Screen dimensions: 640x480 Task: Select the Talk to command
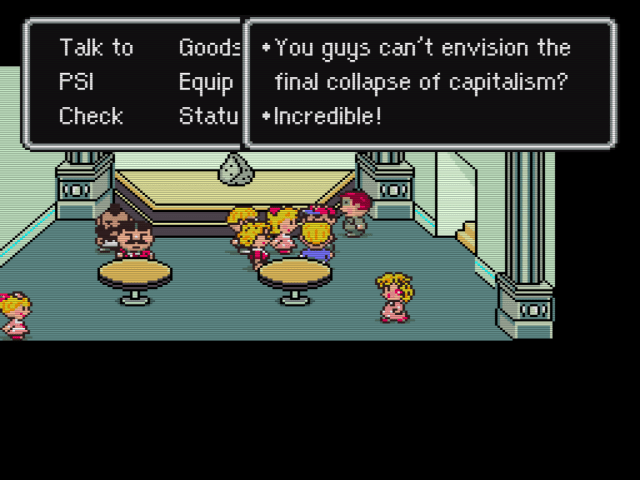(x=96, y=48)
